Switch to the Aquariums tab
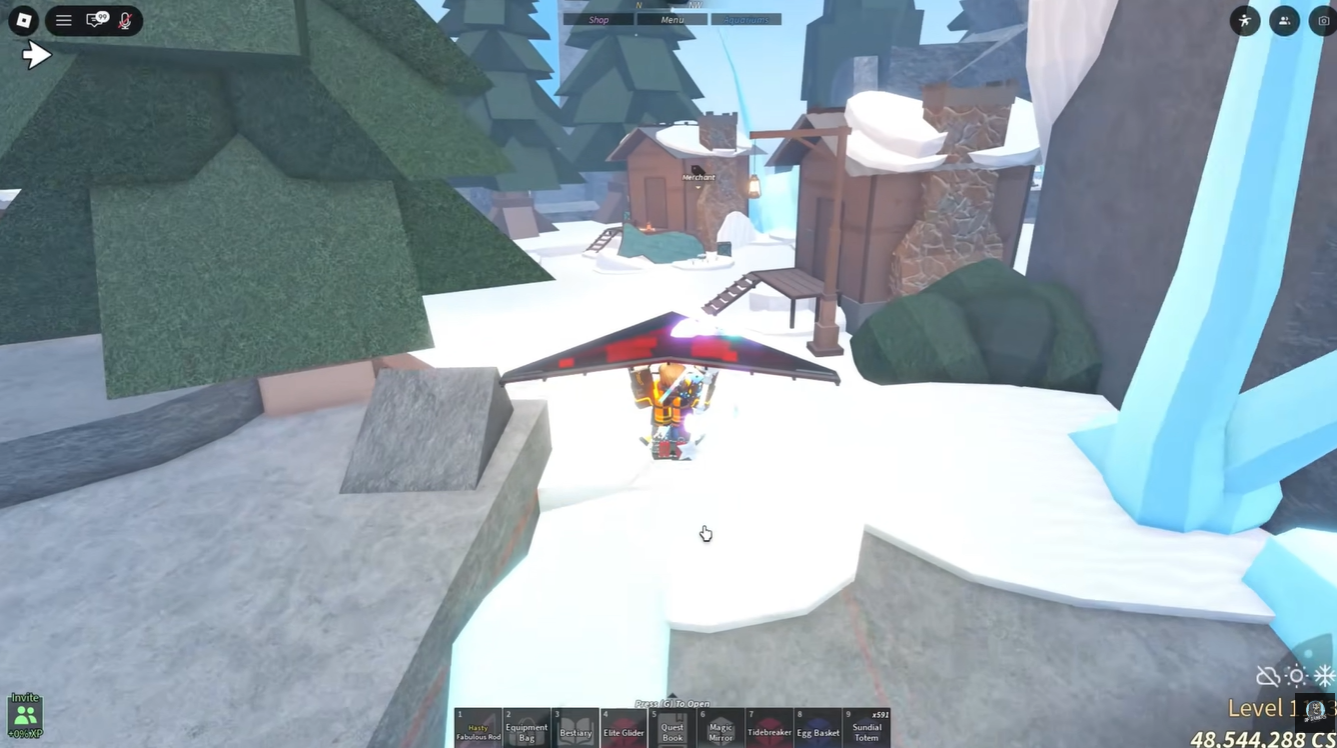The height and width of the screenshot is (748, 1337). [x=746, y=18]
